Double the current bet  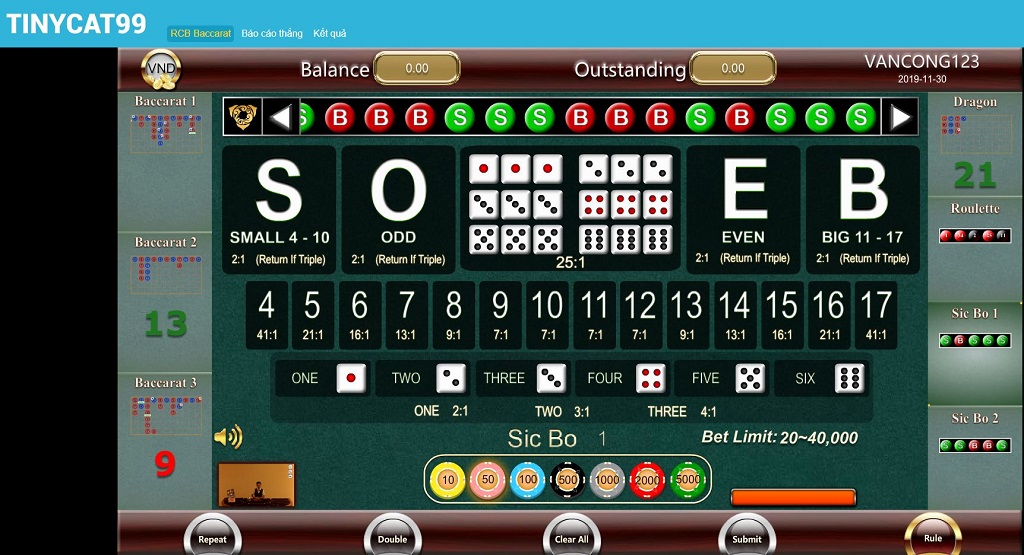tap(392, 536)
